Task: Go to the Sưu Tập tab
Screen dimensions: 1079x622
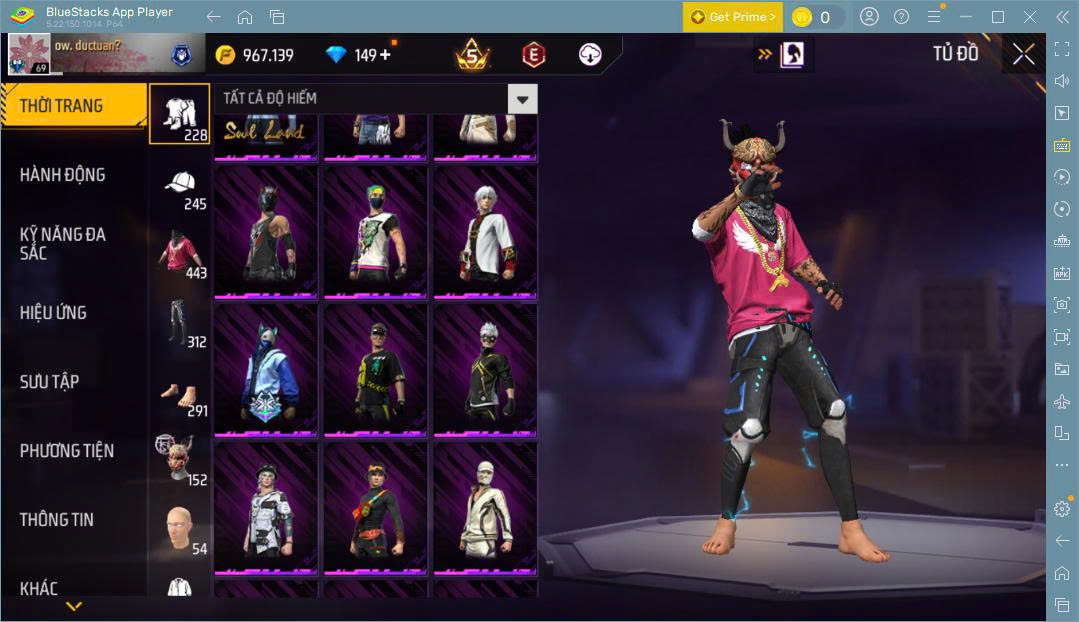Action: (x=50, y=382)
